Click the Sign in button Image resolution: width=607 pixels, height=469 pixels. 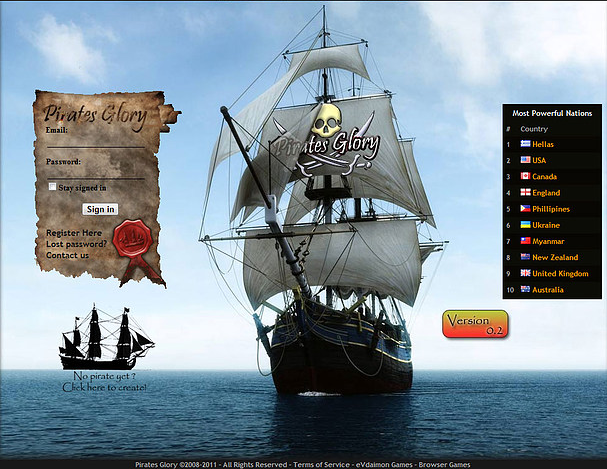100,209
